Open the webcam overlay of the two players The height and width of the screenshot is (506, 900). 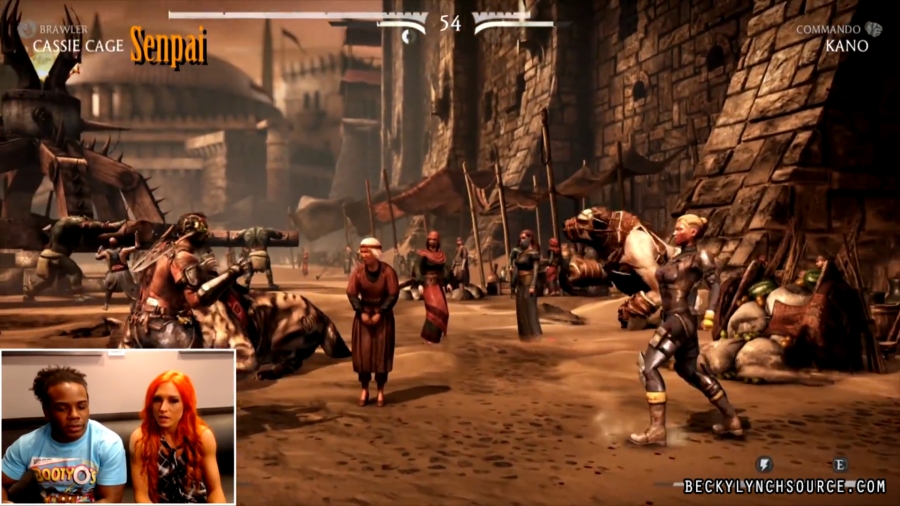coord(118,426)
